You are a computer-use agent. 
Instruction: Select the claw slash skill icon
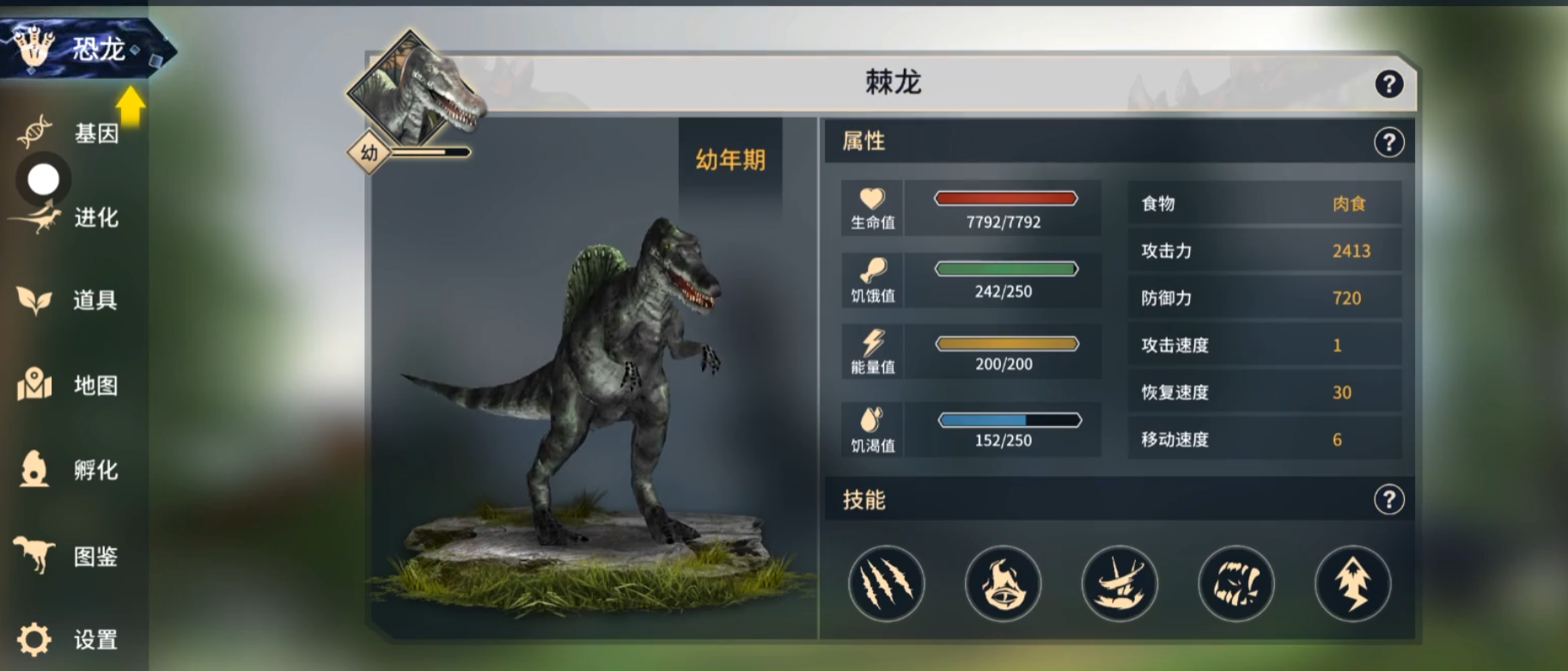pyautogui.click(x=886, y=583)
